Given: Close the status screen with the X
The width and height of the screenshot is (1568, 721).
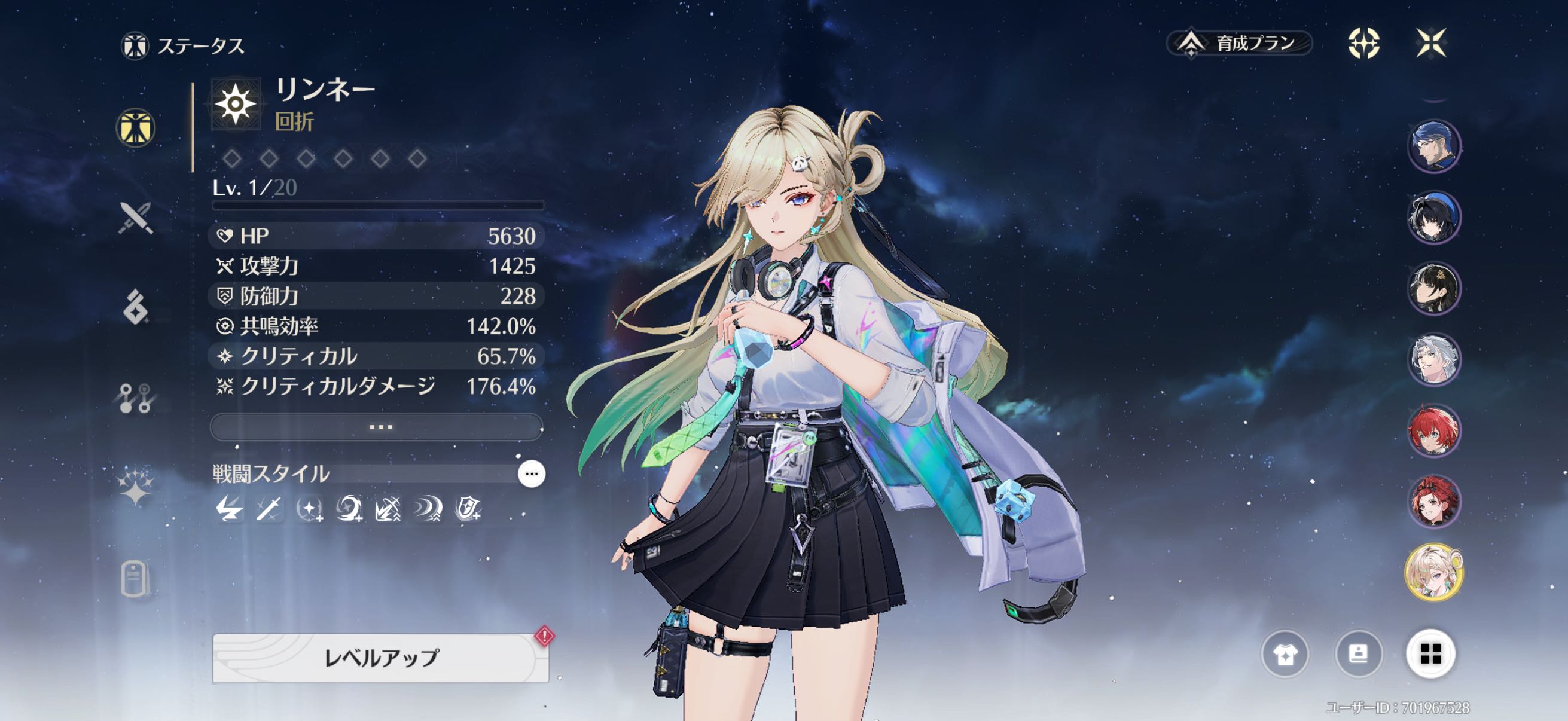Looking at the screenshot, I should tap(1430, 43).
